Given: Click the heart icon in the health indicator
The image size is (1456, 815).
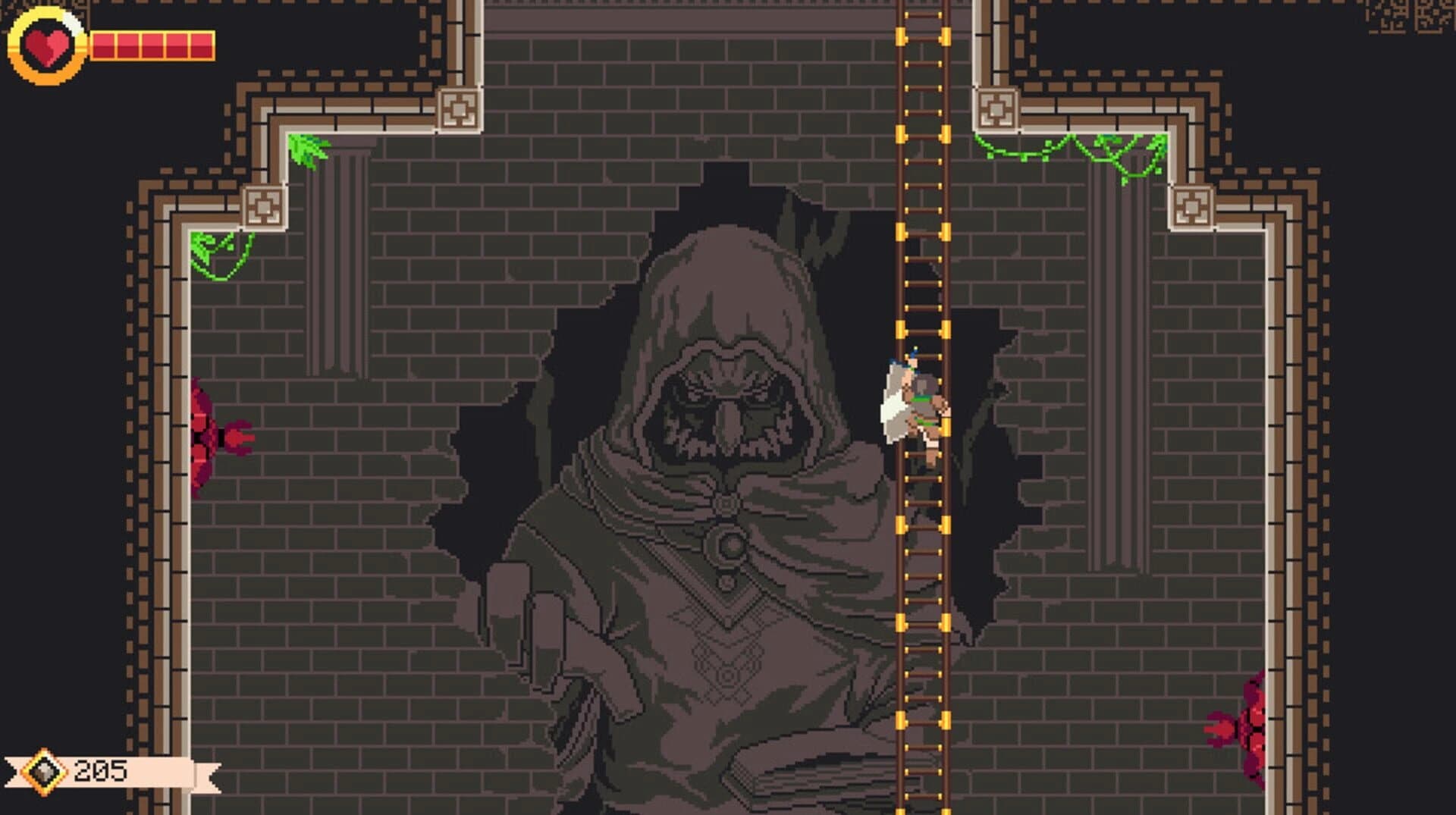Looking at the screenshot, I should (47, 42).
